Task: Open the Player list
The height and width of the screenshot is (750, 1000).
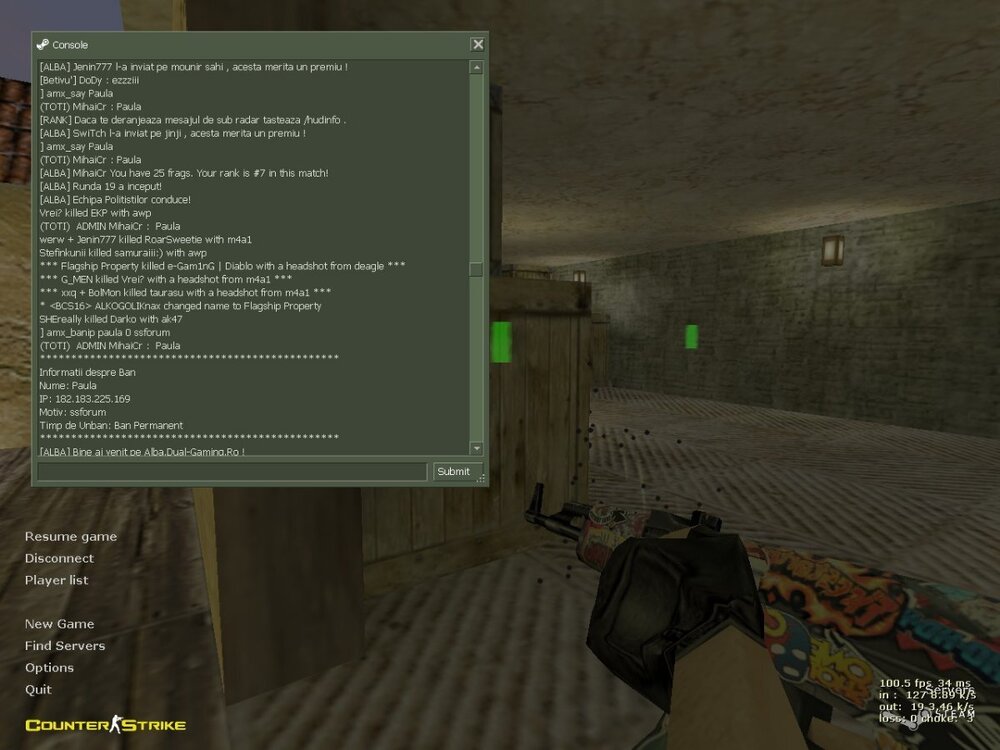Action: 56,581
